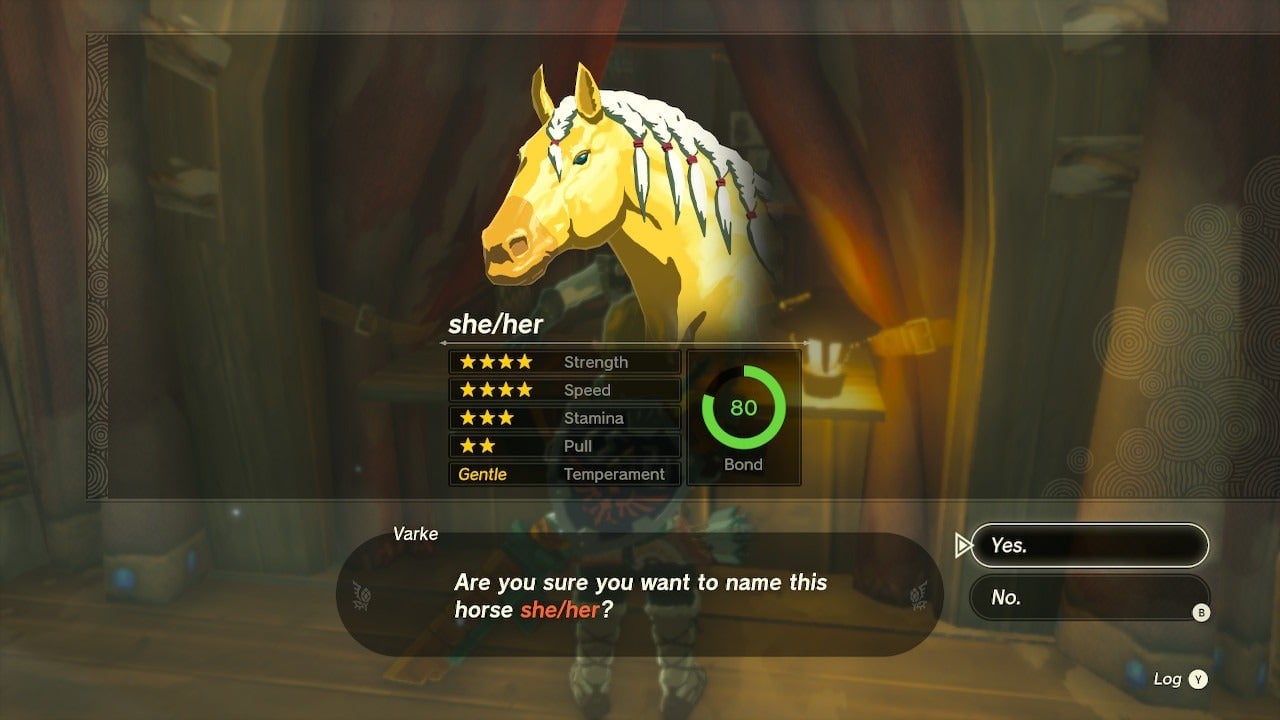Click the Gentle temperament value
This screenshot has width=1280, height=720.
(484, 474)
